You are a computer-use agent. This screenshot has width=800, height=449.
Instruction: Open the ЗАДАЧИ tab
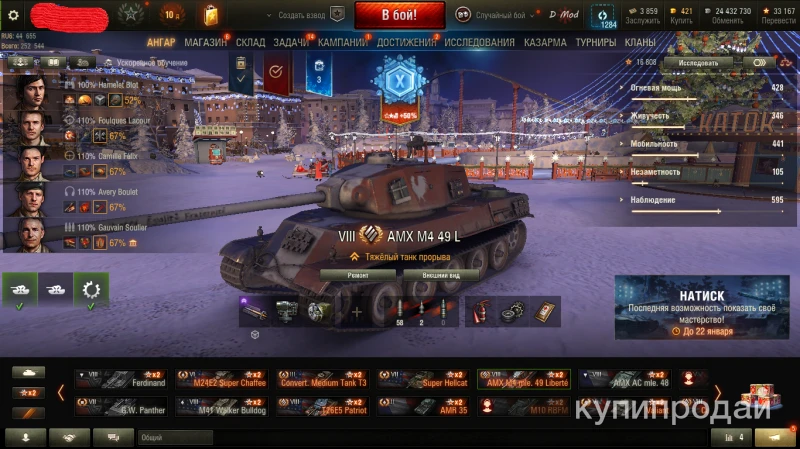point(291,43)
